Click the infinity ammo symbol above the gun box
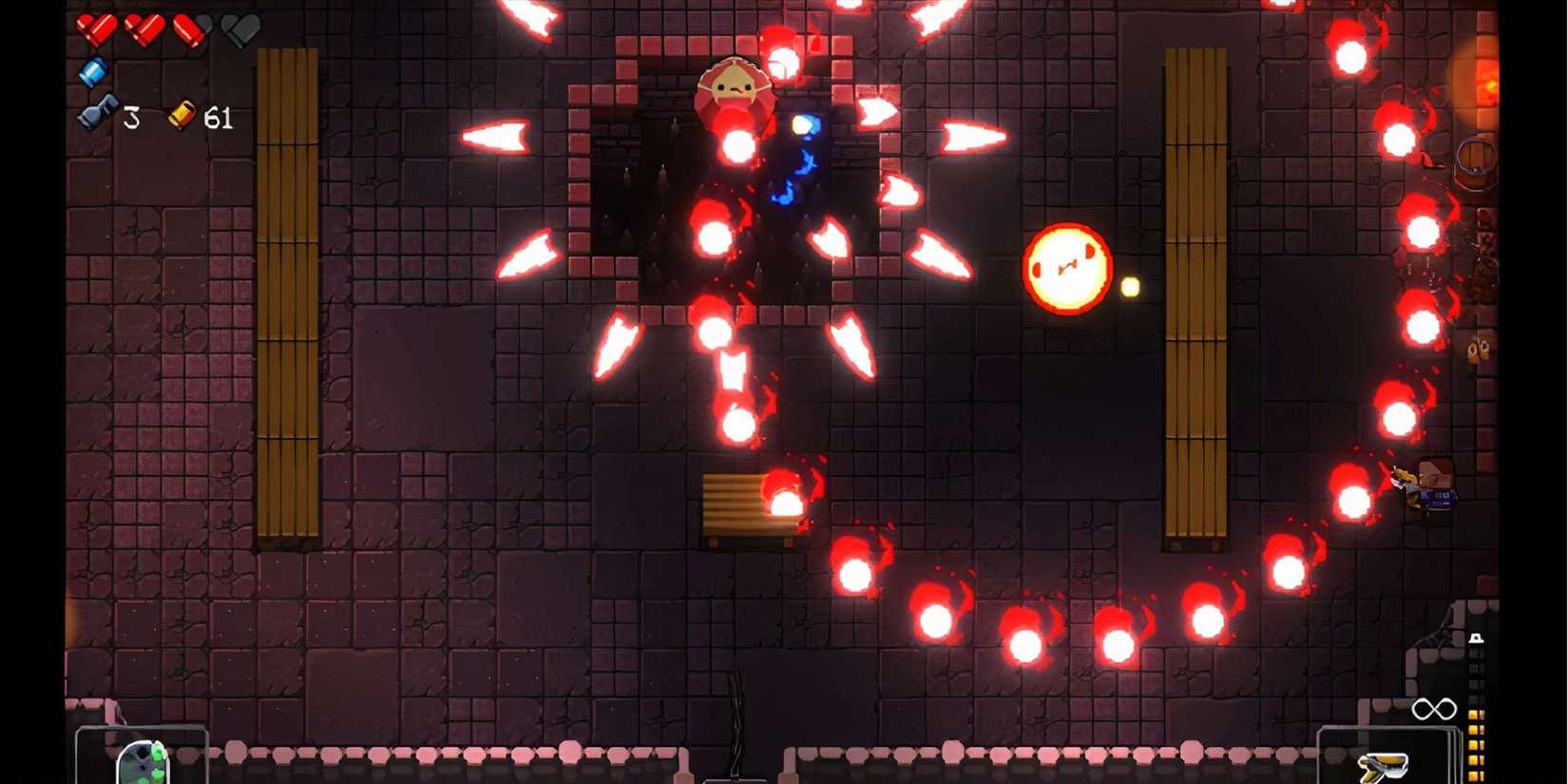Viewport: 1568px width, 784px height. [1437, 708]
